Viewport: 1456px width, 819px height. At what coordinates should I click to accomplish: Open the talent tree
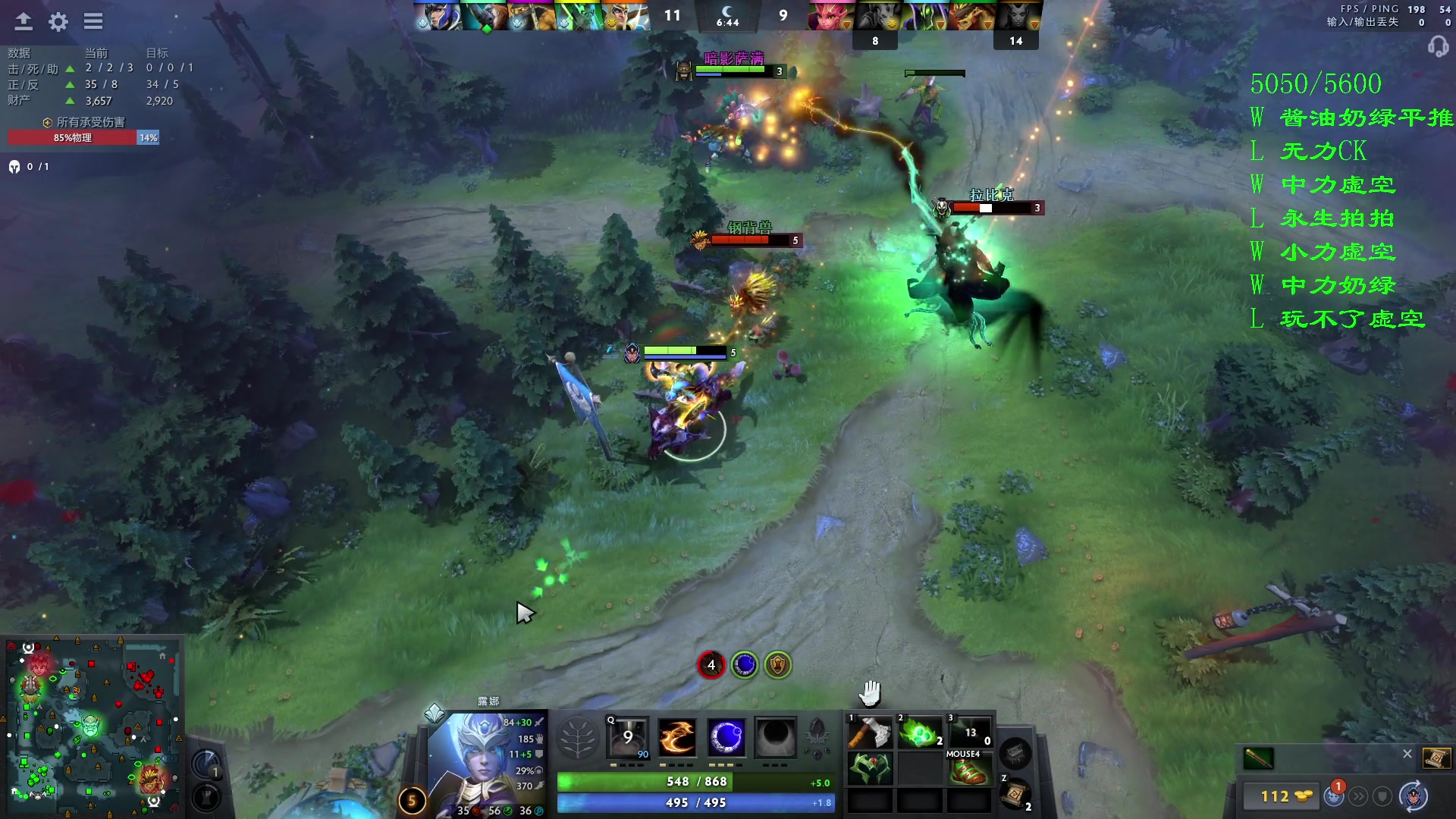[x=578, y=737]
